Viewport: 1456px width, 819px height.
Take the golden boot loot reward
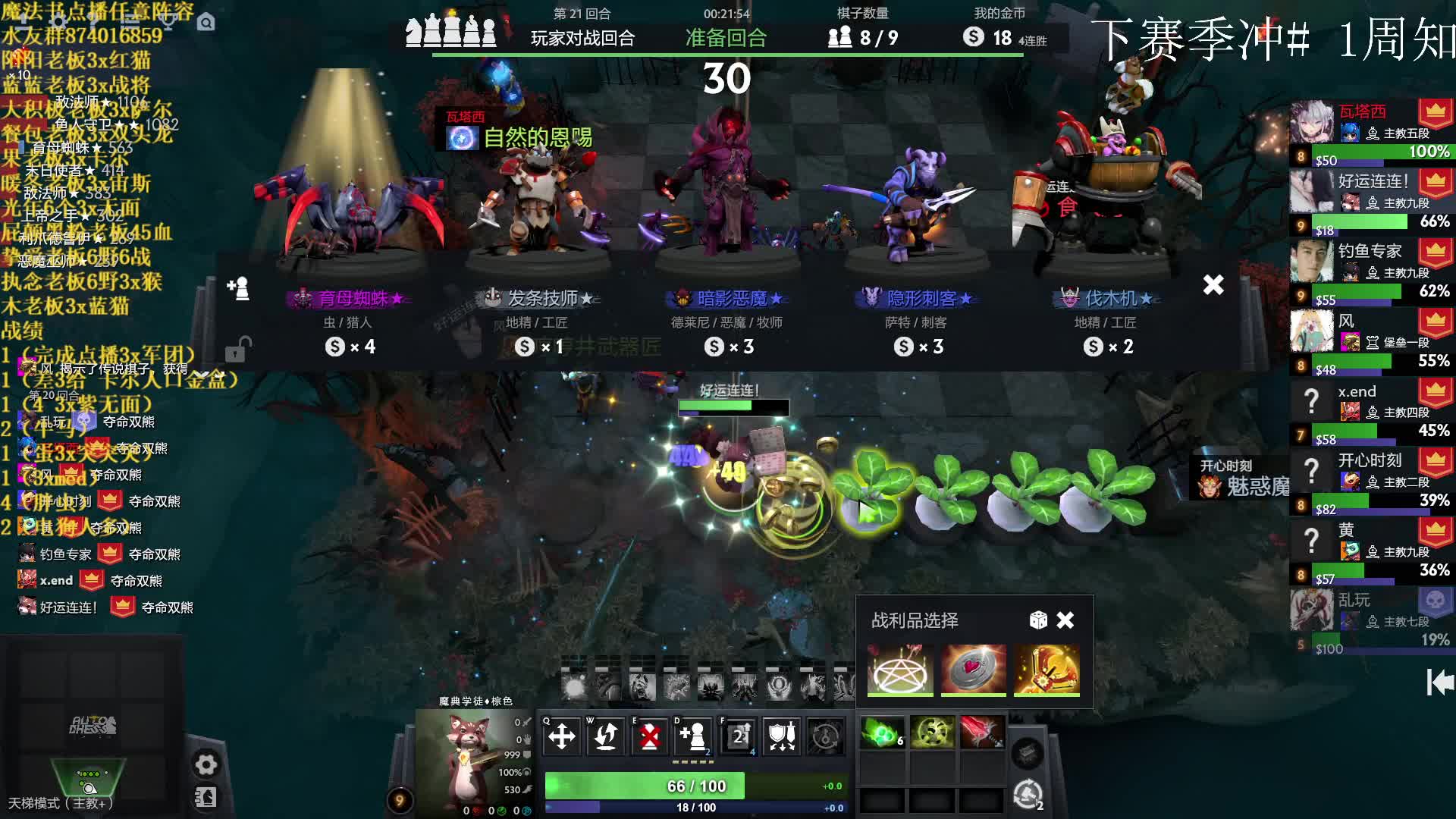[1046, 669]
